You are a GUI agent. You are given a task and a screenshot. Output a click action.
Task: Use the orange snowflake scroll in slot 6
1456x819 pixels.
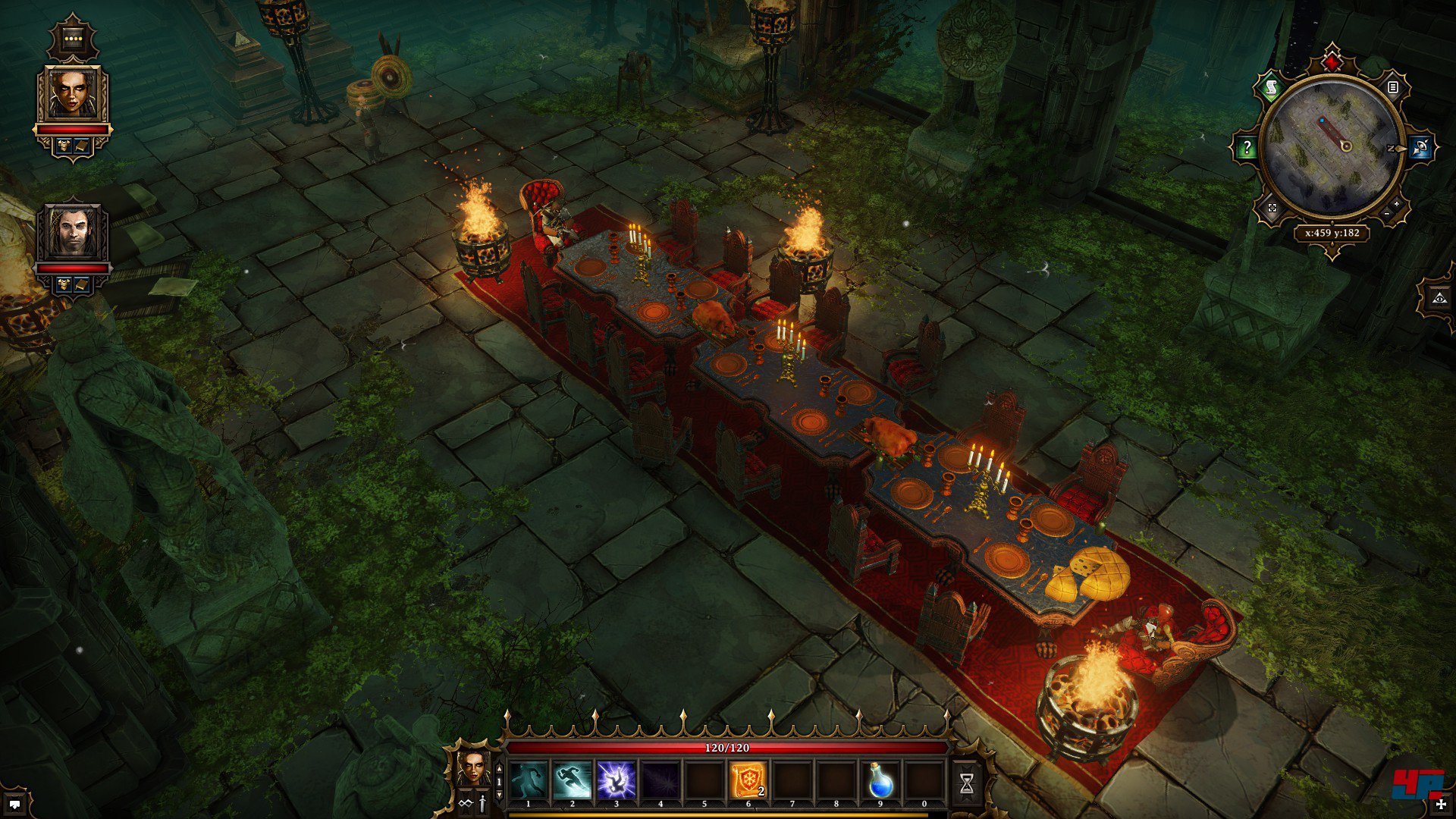pos(748,780)
